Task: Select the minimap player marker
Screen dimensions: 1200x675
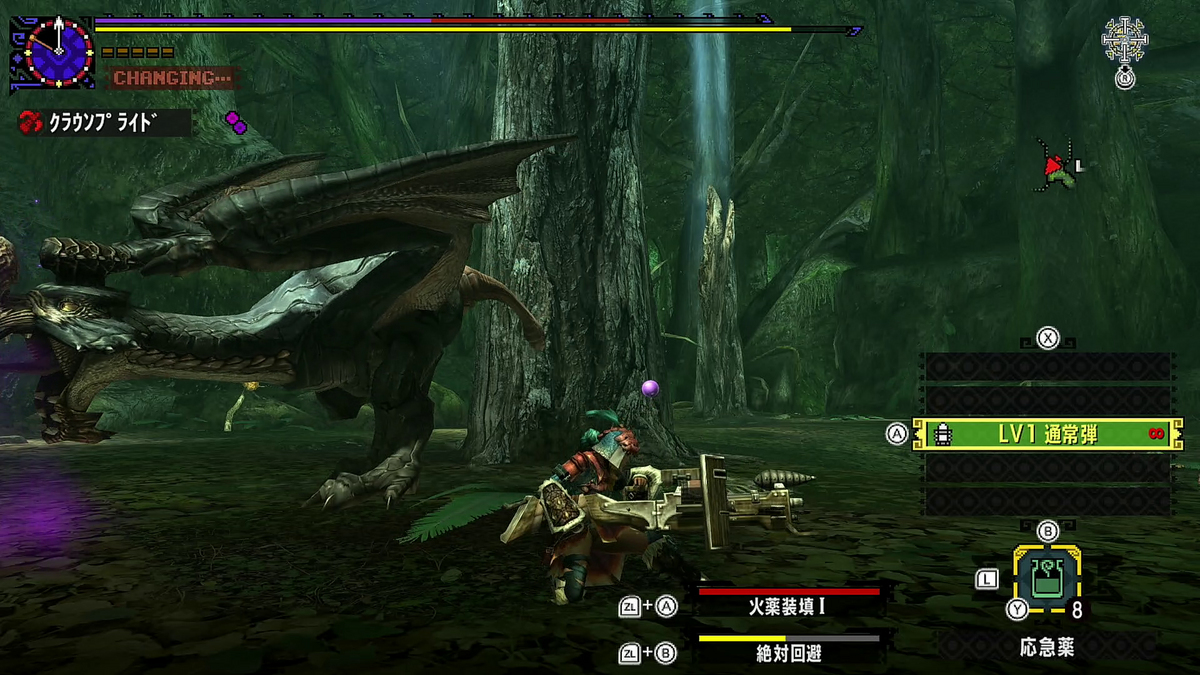Action: (x=1052, y=165)
